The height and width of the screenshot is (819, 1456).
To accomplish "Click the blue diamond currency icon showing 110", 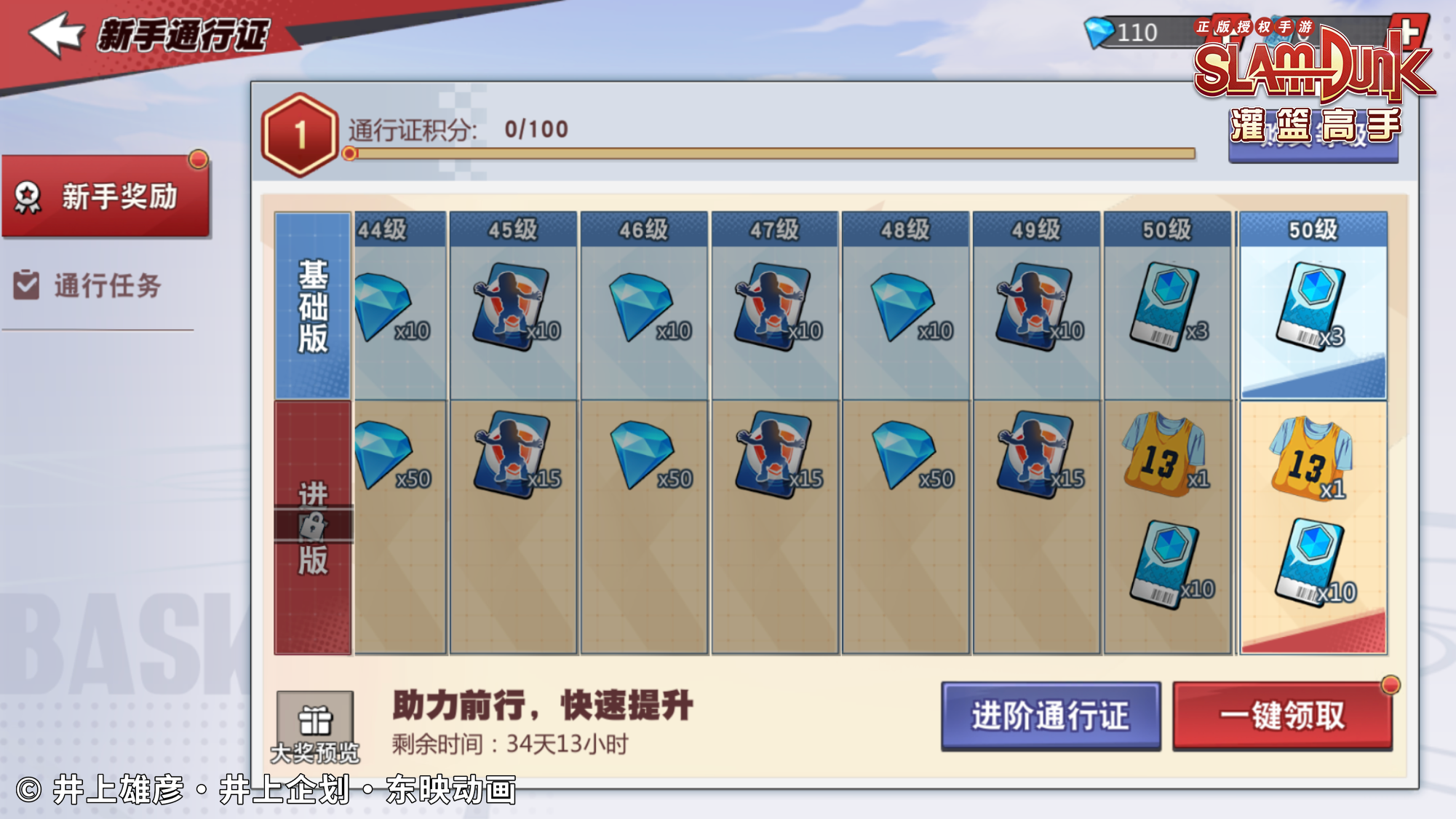I will pos(1099,31).
